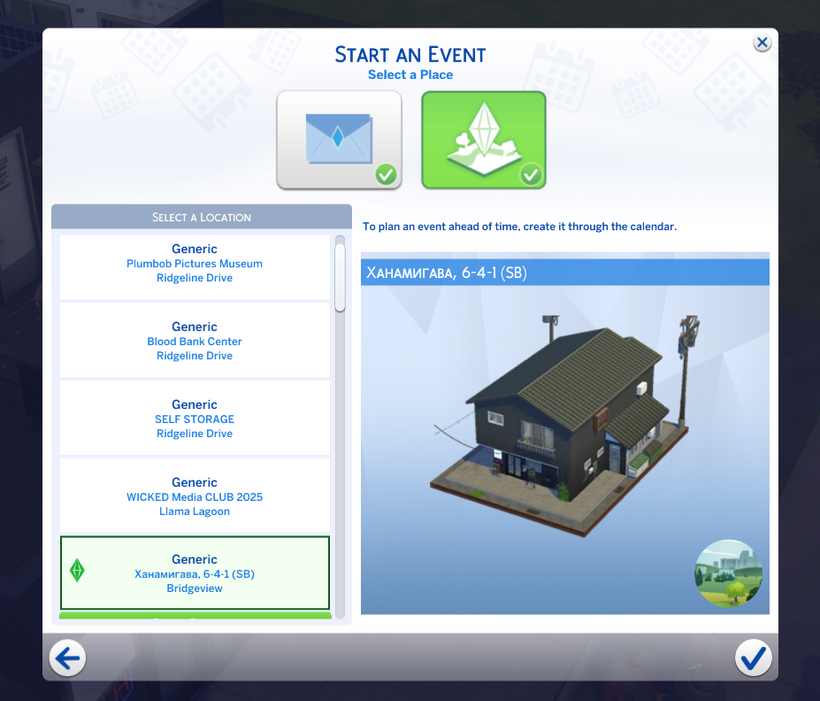Image resolution: width=820 pixels, height=701 pixels.
Task: Select the green place selection step
Action: pos(483,139)
